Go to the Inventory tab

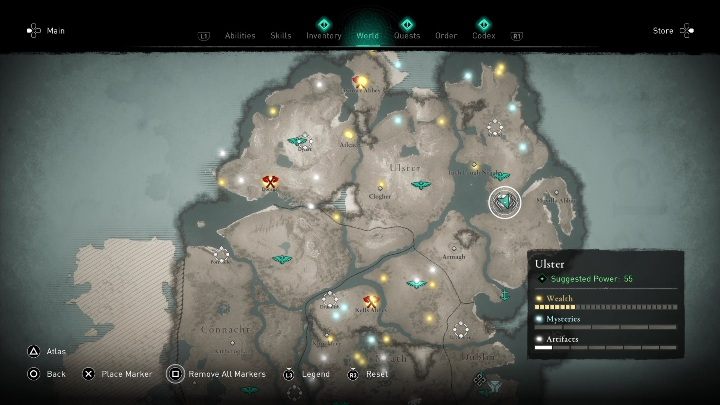coord(324,35)
